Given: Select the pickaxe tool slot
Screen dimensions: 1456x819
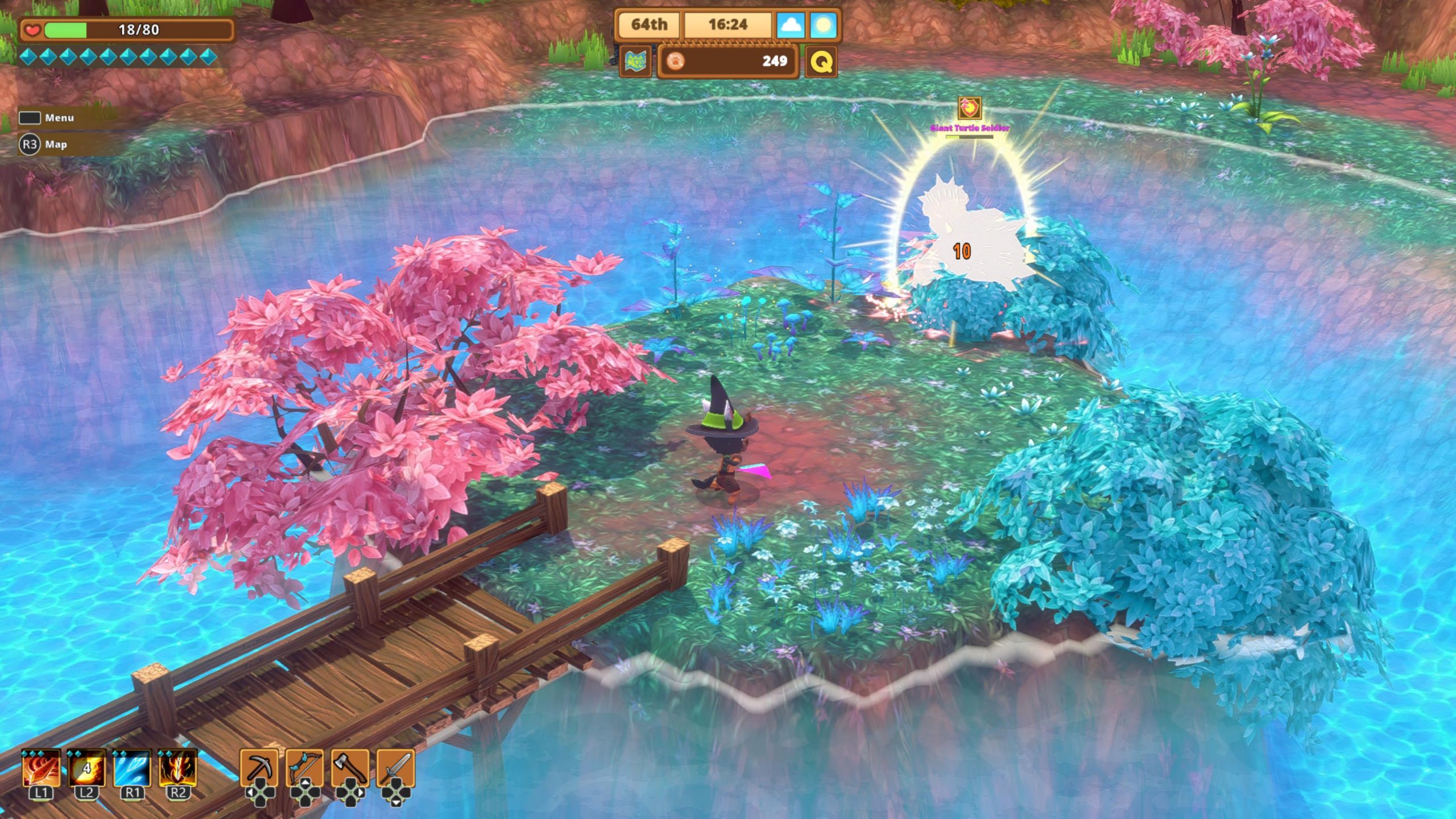Looking at the screenshot, I should click(x=259, y=768).
